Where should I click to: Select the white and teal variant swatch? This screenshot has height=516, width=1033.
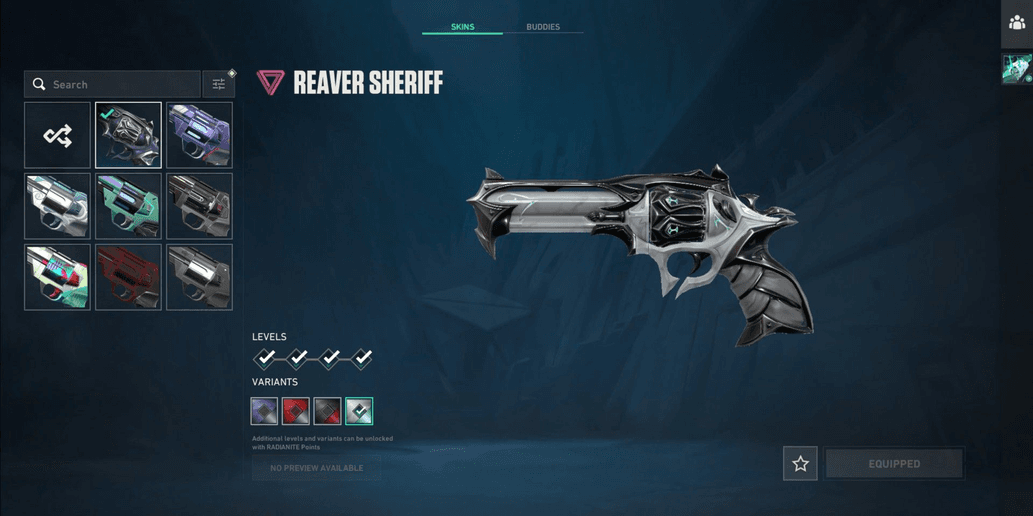point(359,411)
